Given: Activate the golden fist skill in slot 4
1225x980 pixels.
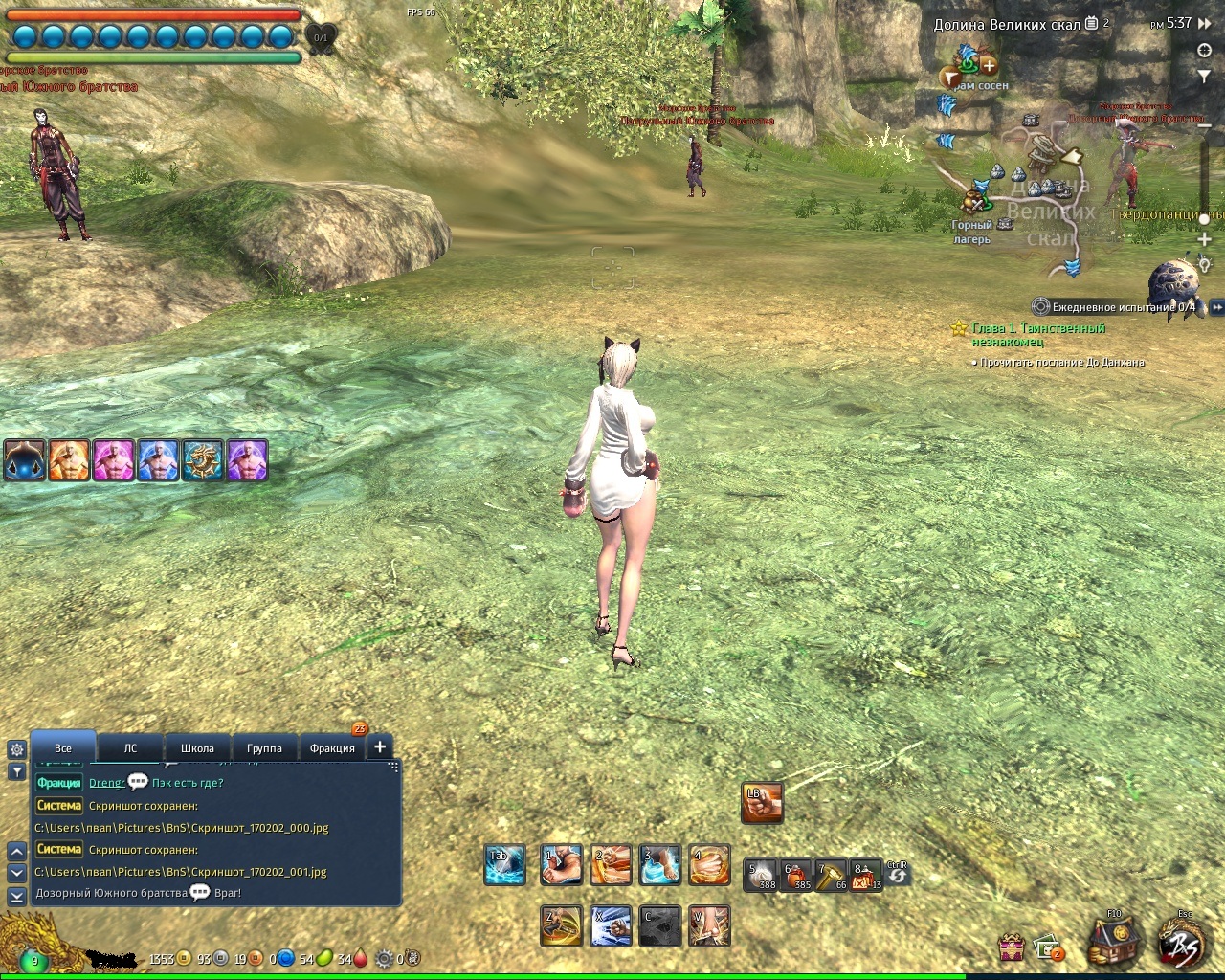Looking at the screenshot, I should [x=709, y=865].
